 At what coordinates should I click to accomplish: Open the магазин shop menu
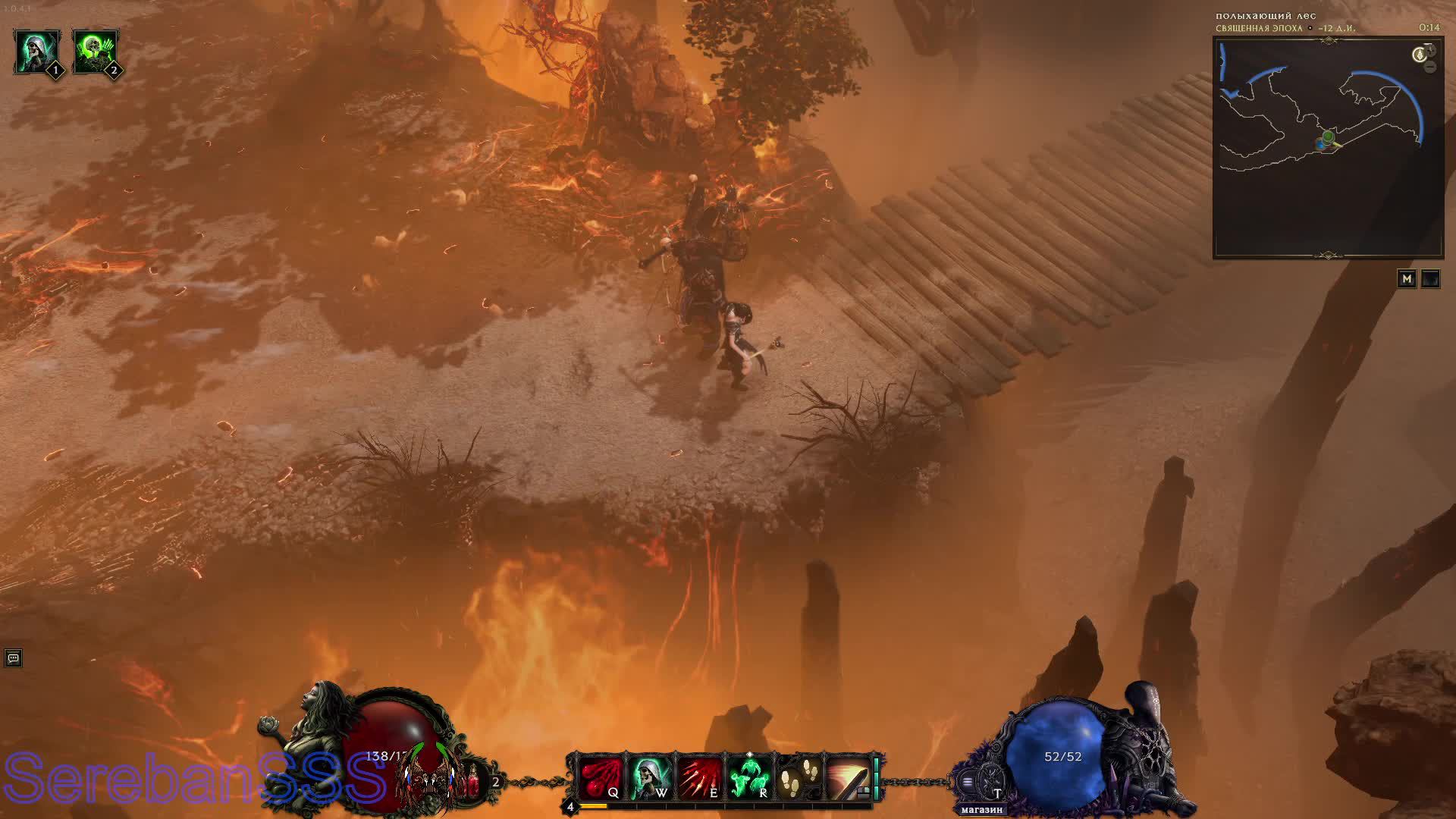tap(982, 808)
